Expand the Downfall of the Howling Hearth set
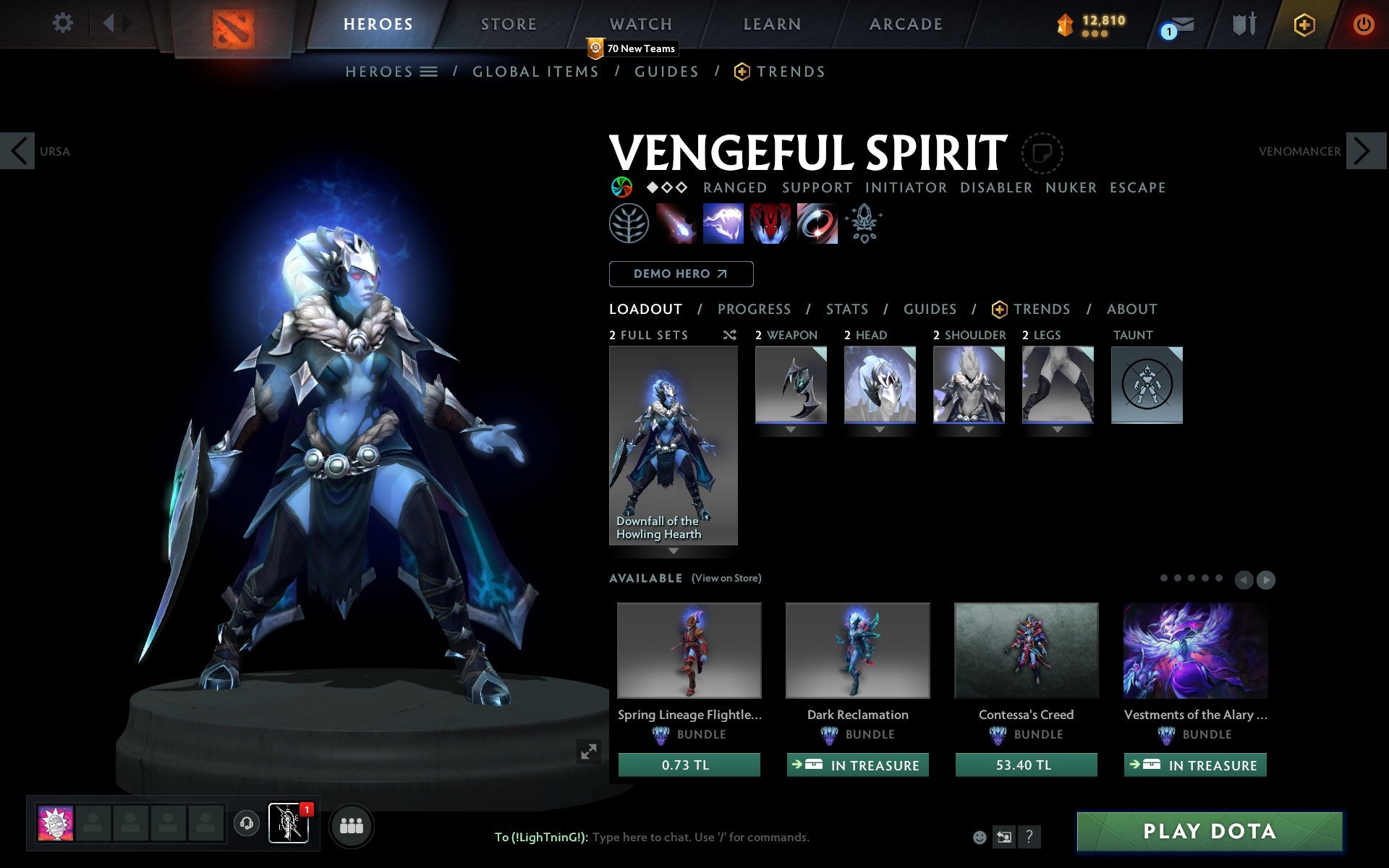Image resolution: width=1389 pixels, height=868 pixels. [674, 550]
